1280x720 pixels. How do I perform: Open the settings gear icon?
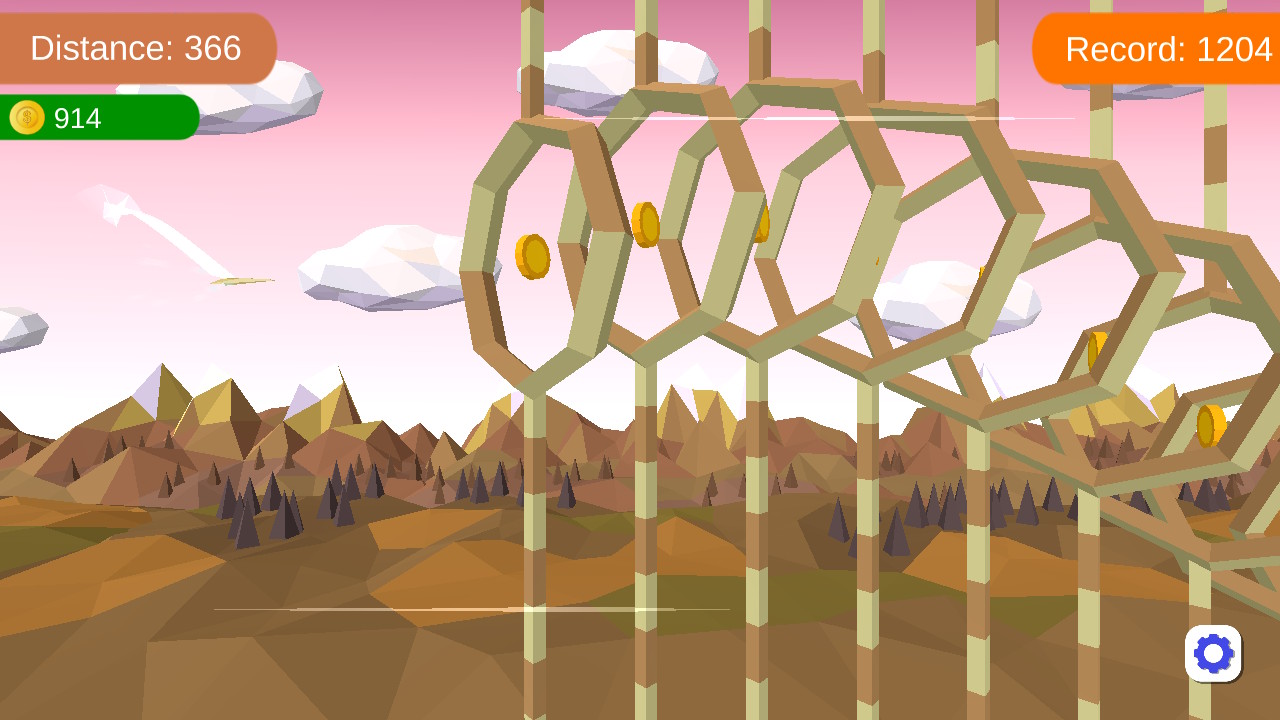[x=1213, y=653]
